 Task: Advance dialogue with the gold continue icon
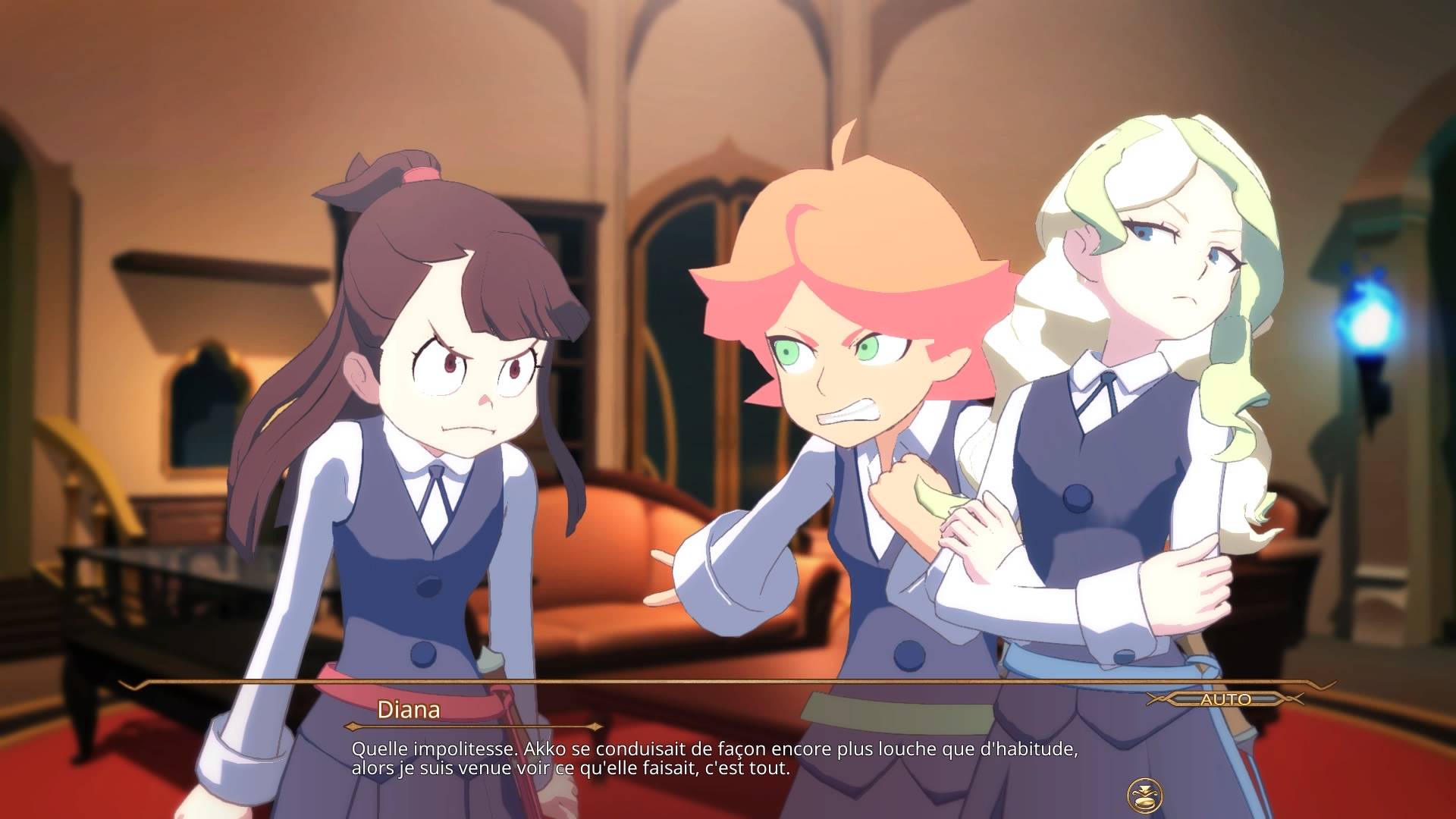coord(1142,794)
